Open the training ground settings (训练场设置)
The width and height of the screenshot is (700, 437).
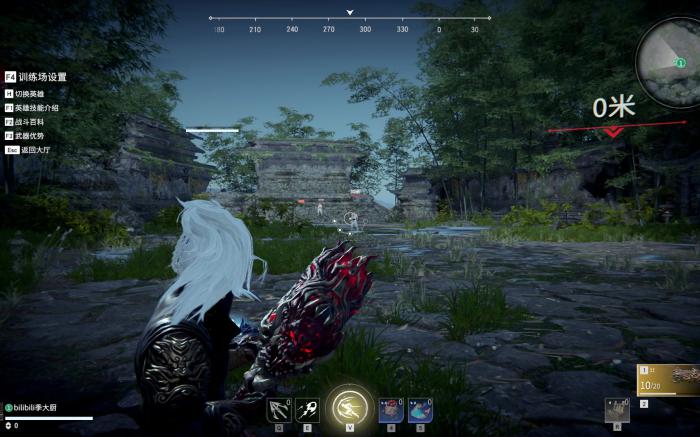point(41,77)
